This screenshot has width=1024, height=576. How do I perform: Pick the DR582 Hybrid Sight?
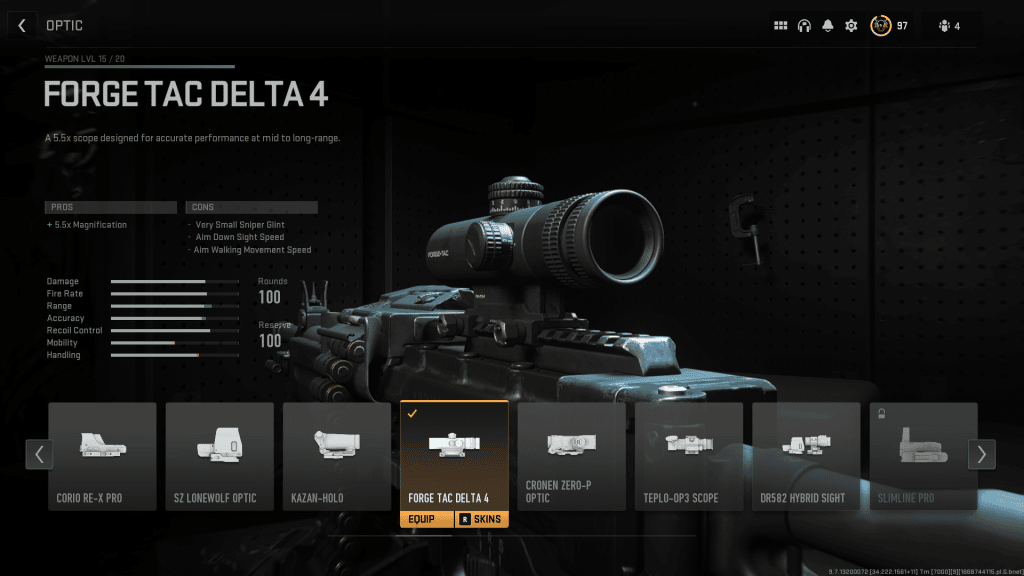click(806, 456)
